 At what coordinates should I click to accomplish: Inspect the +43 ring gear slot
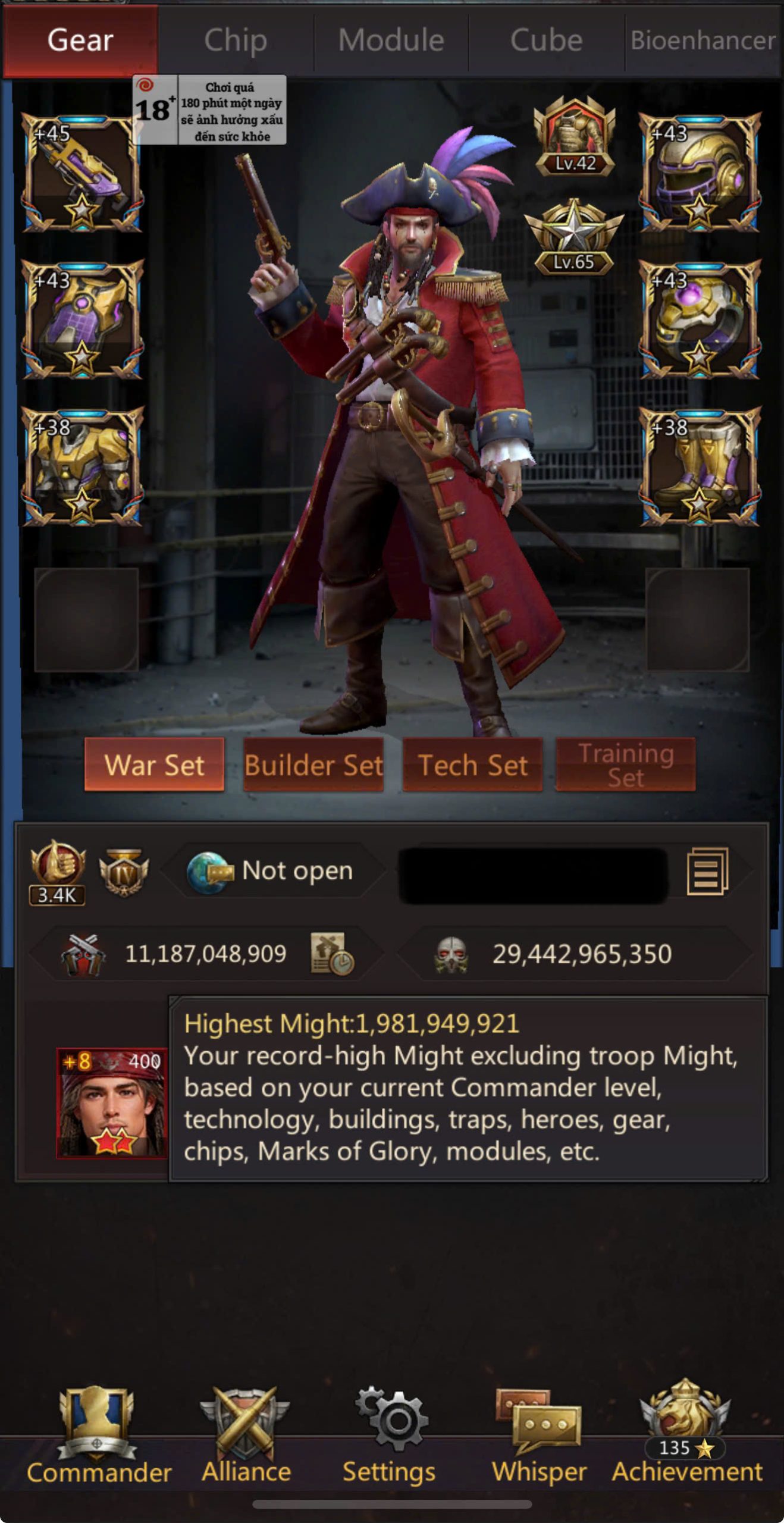point(700,319)
